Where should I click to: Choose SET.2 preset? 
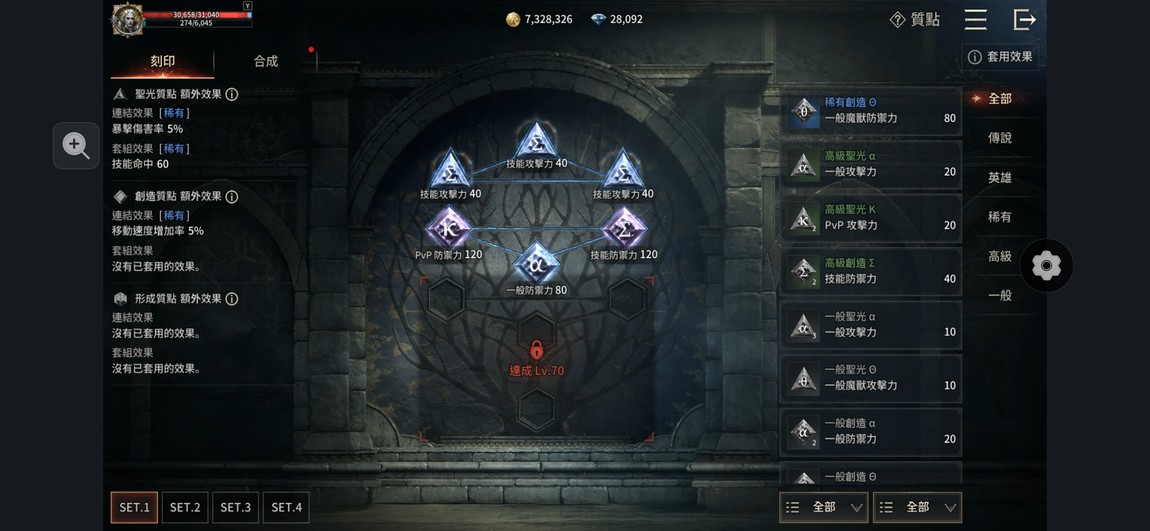coord(185,507)
